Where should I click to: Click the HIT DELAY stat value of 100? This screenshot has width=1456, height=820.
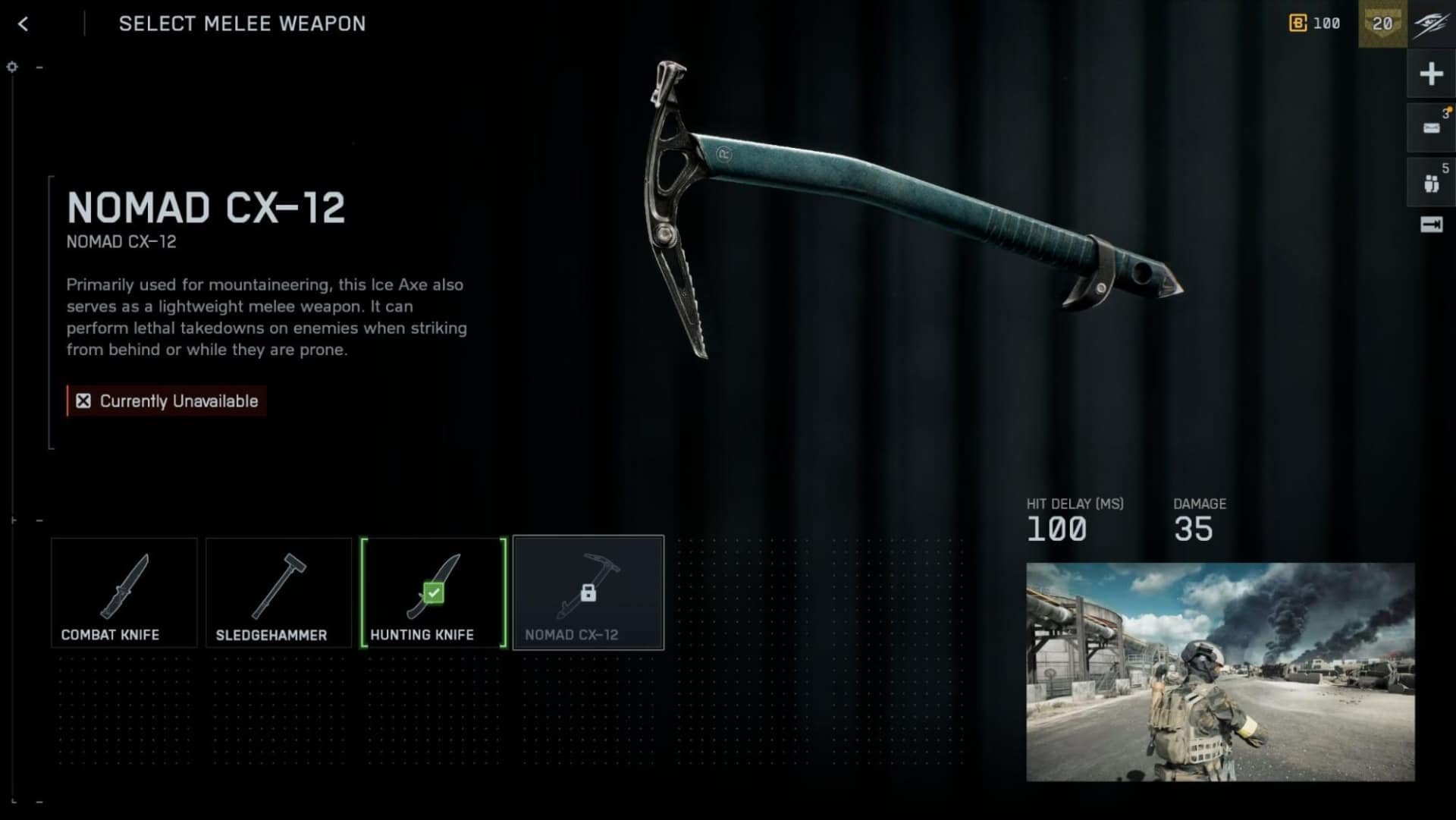click(1058, 529)
